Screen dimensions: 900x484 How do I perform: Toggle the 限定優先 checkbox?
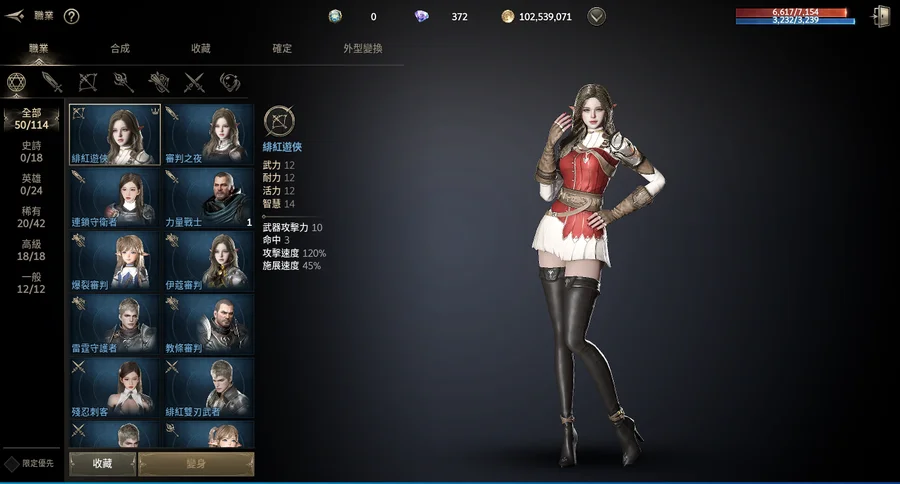pos(12,464)
